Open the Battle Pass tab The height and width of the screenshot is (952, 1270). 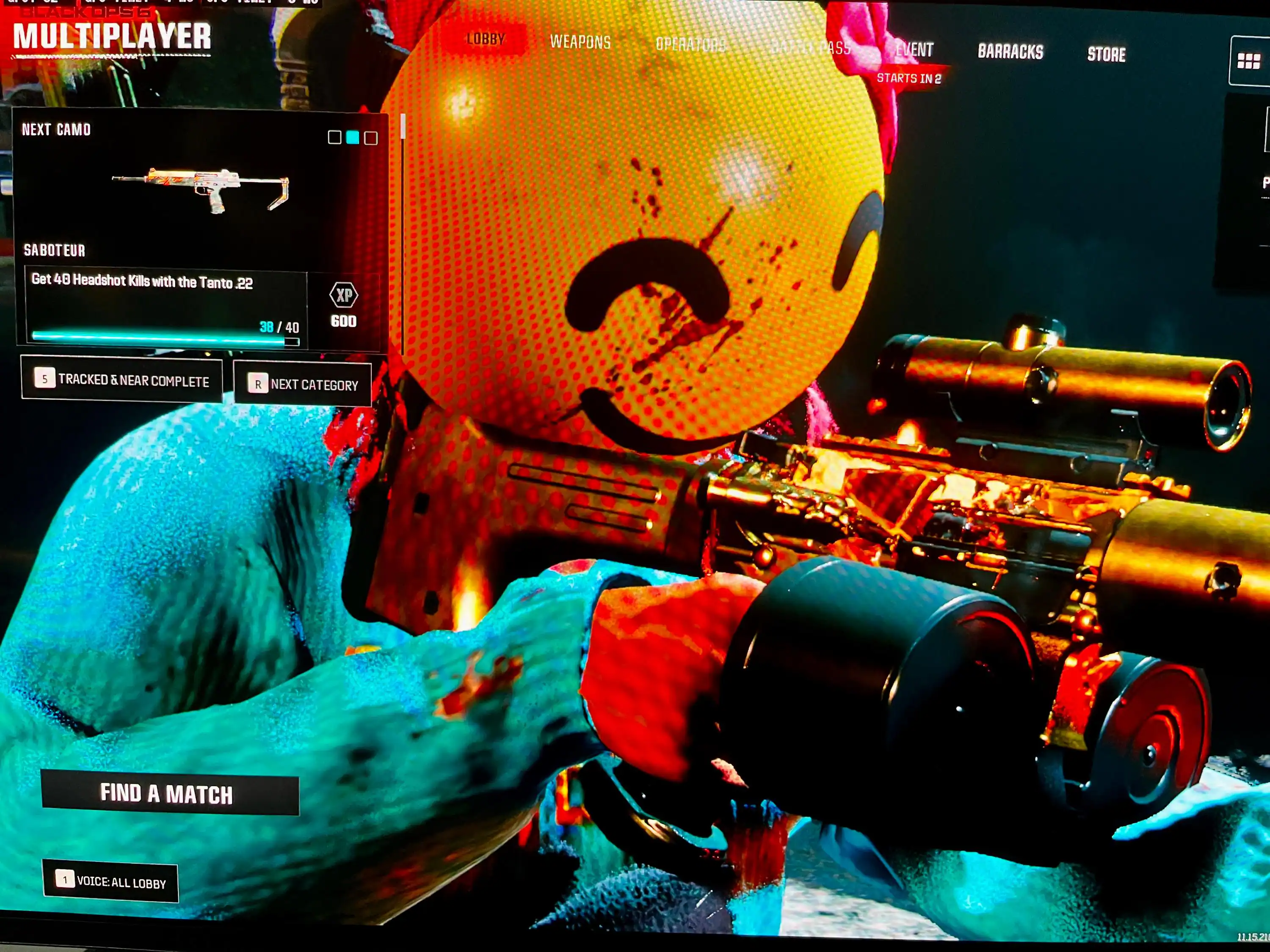click(x=811, y=48)
